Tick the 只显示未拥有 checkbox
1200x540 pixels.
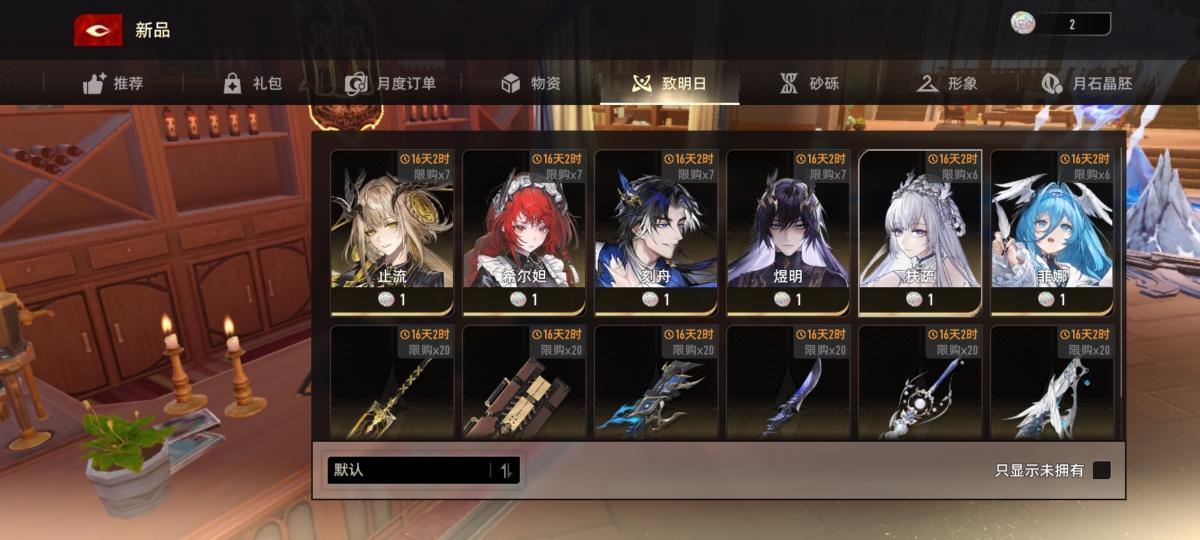(x=1101, y=470)
